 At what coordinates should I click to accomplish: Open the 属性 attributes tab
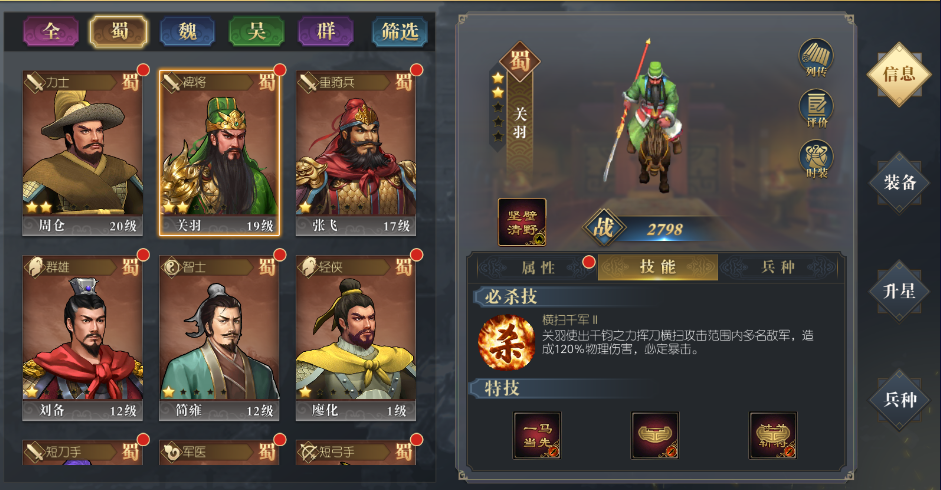tap(538, 267)
